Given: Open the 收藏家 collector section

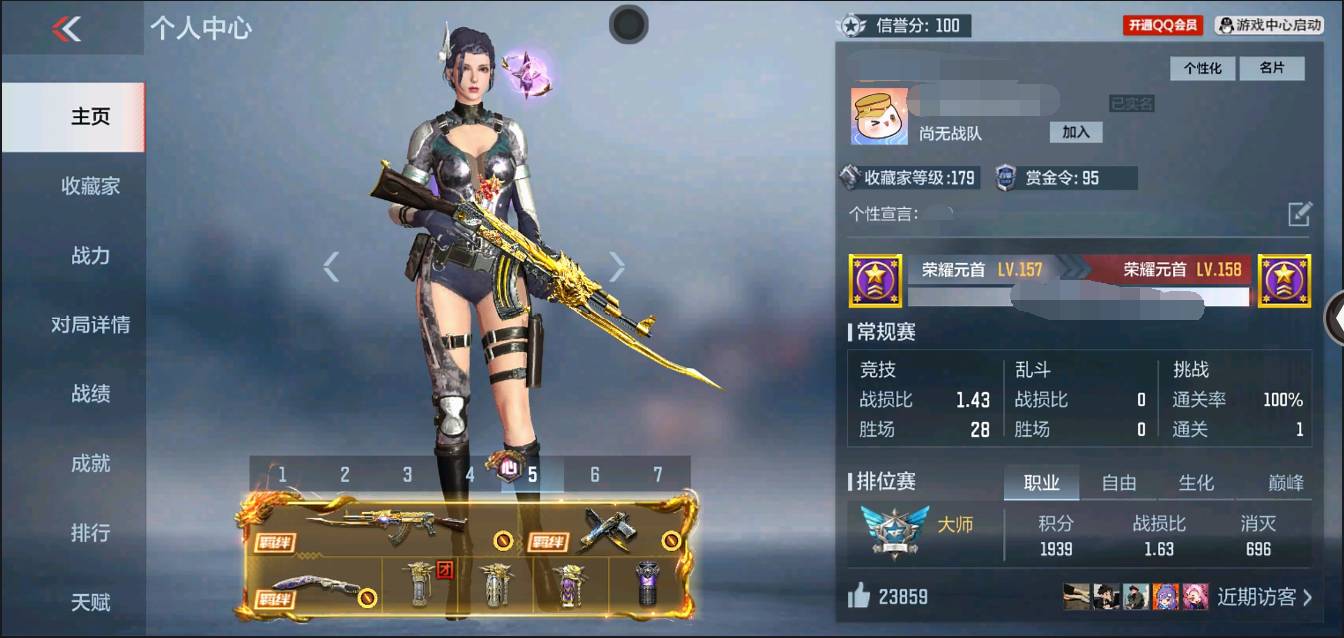Looking at the screenshot, I should pyautogui.click(x=90, y=186).
